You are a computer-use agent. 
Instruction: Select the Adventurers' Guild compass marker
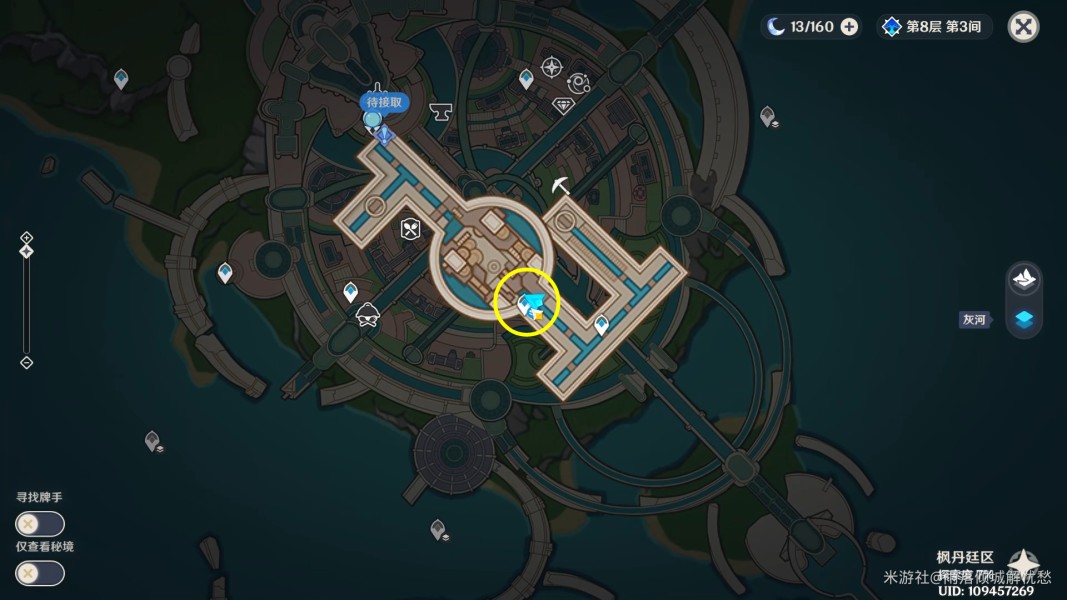coord(551,68)
